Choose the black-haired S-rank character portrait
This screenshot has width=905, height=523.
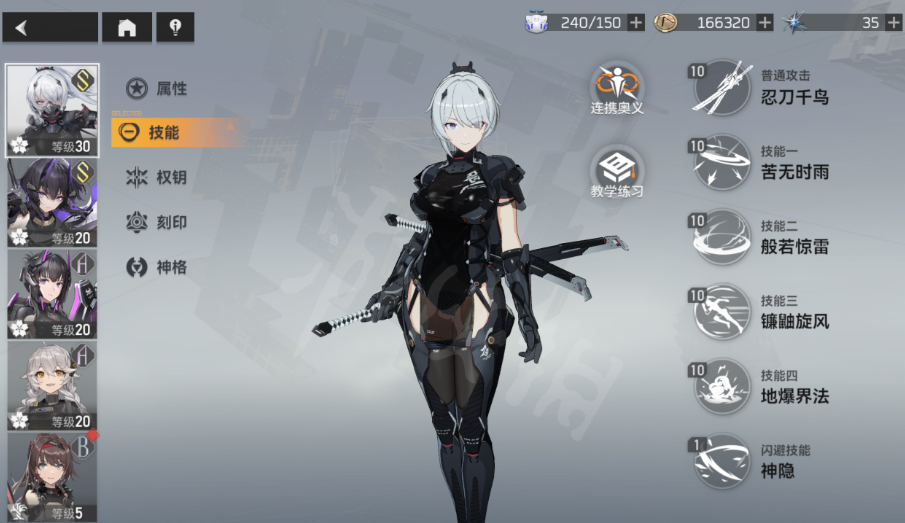52,202
